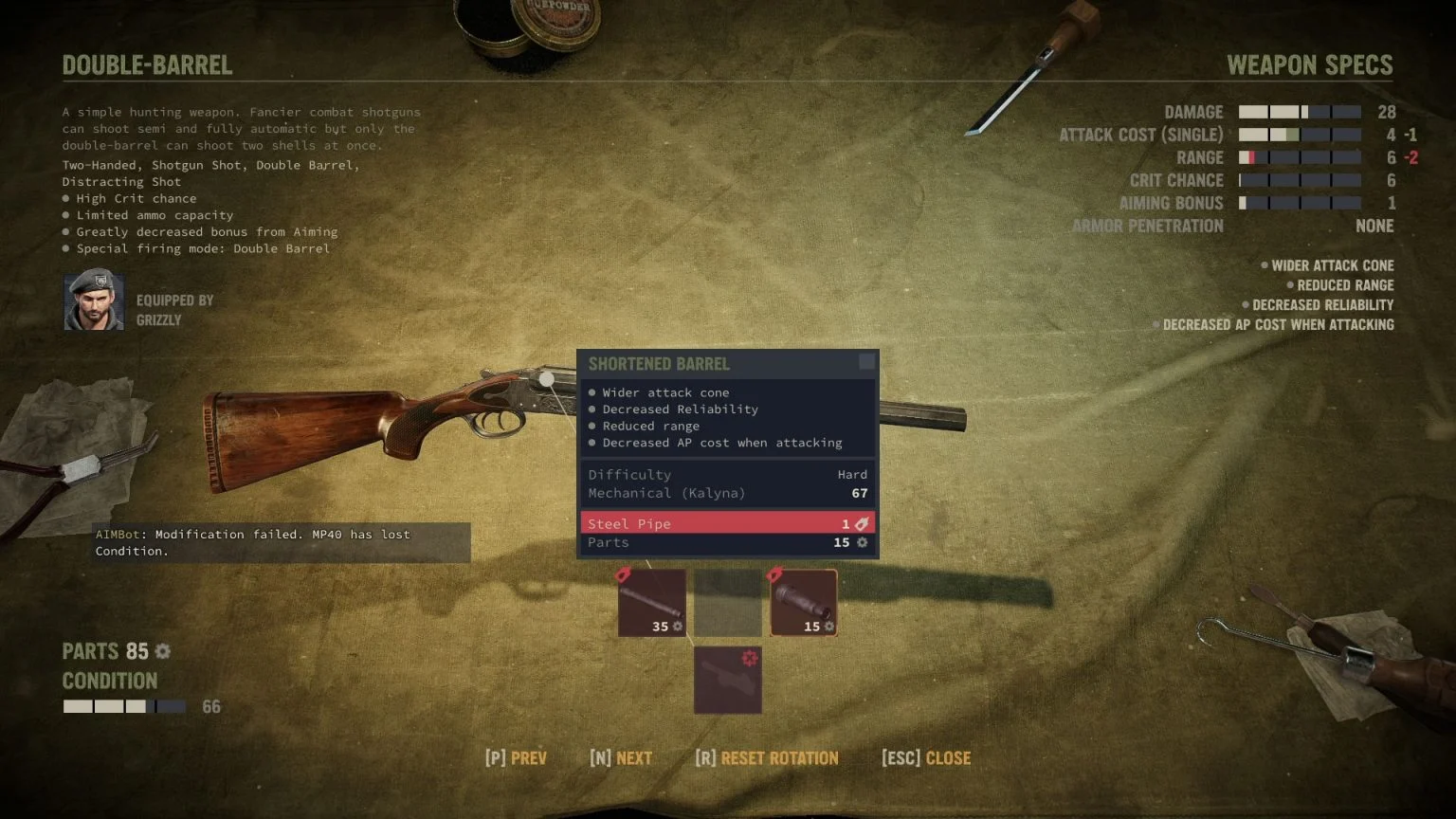Open the Steel Pipe requirement row
This screenshot has width=1456, height=819.
click(726, 523)
